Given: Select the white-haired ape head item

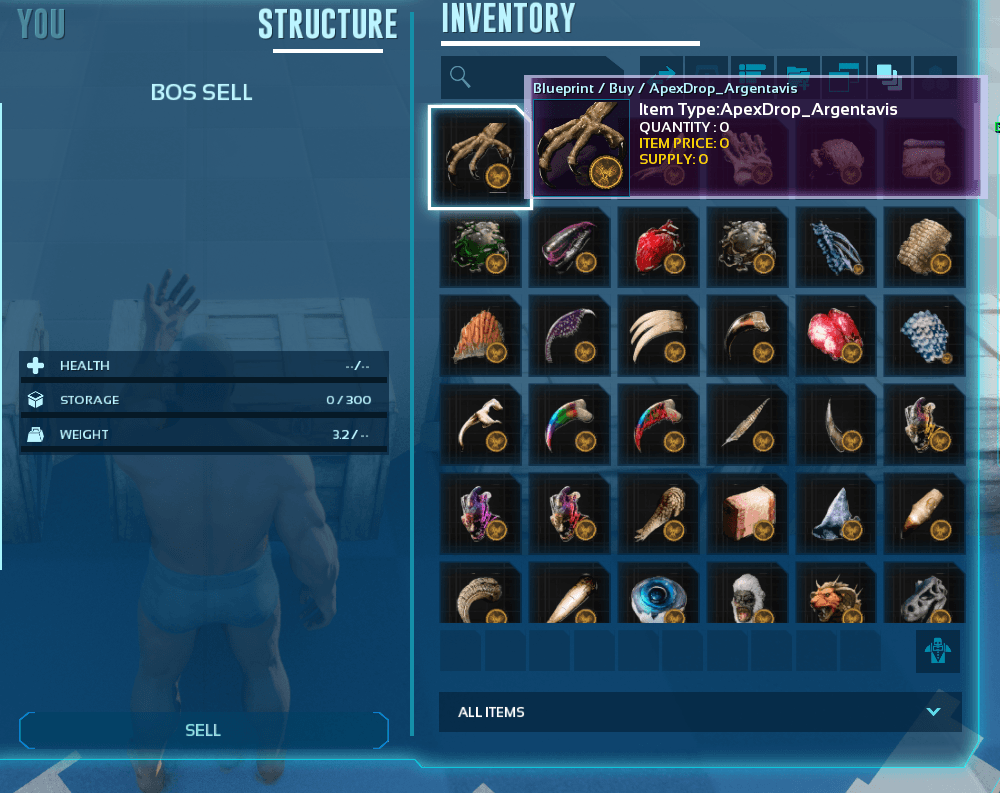Looking at the screenshot, I should click(x=747, y=596).
